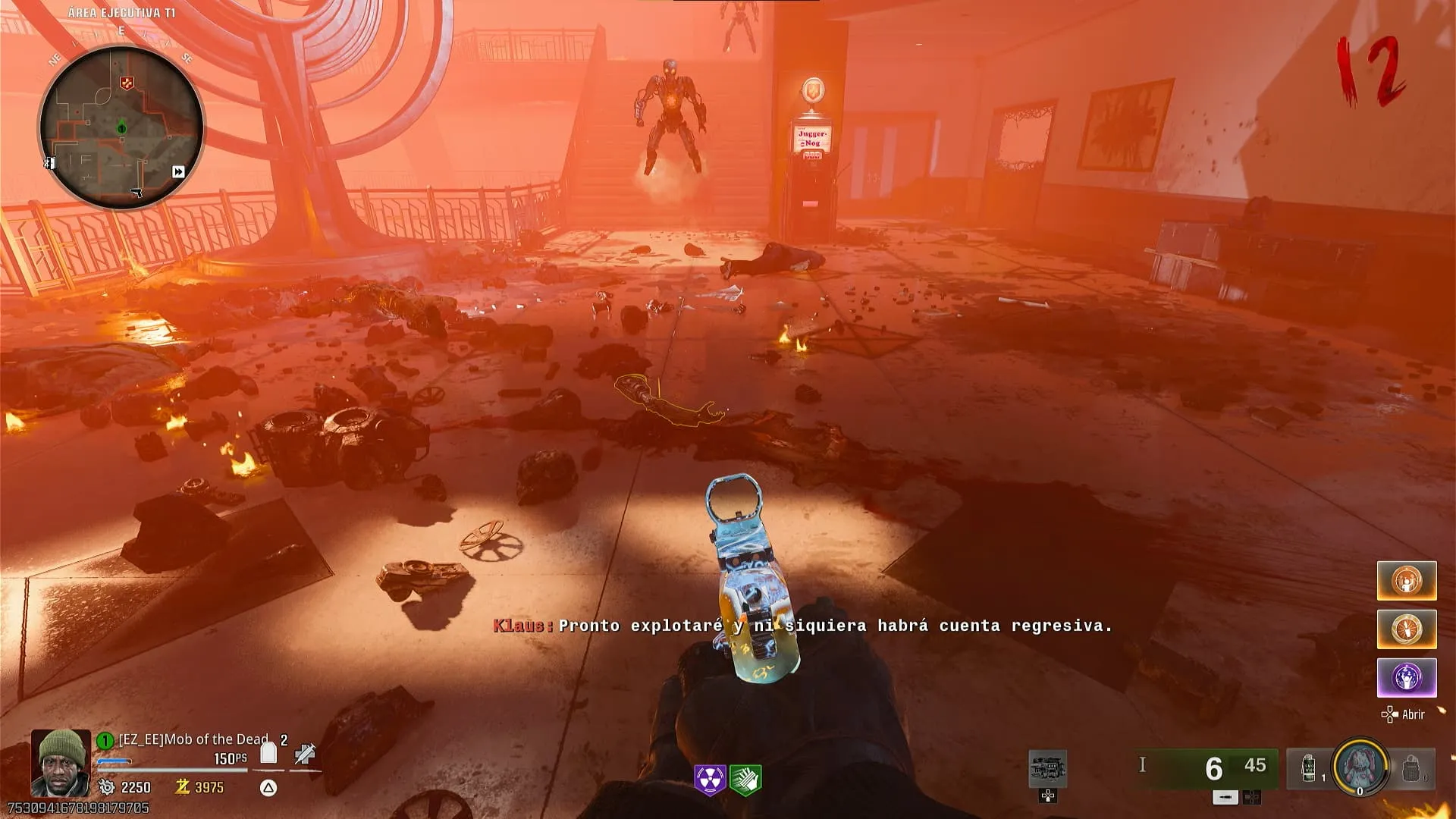
Task: Use the middle orange gobblegum
Action: [x=1407, y=629]
